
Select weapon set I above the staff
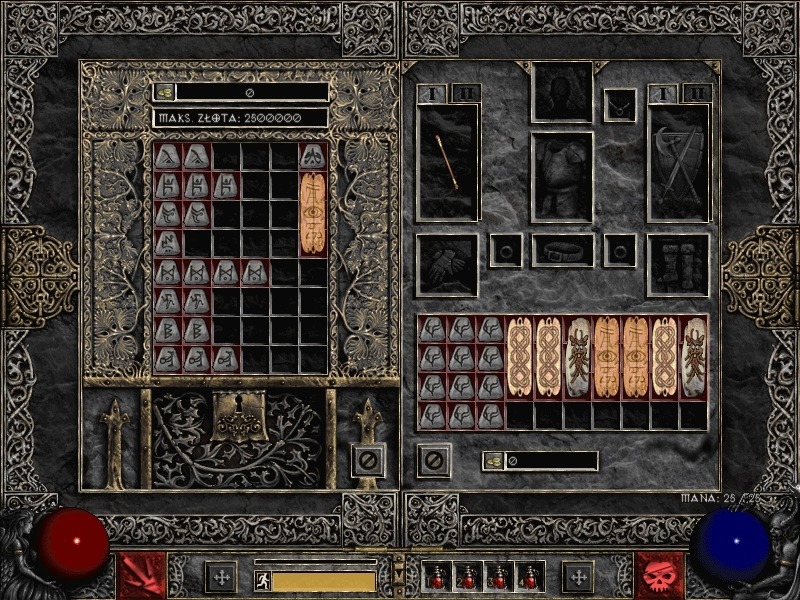coord(433,93)
